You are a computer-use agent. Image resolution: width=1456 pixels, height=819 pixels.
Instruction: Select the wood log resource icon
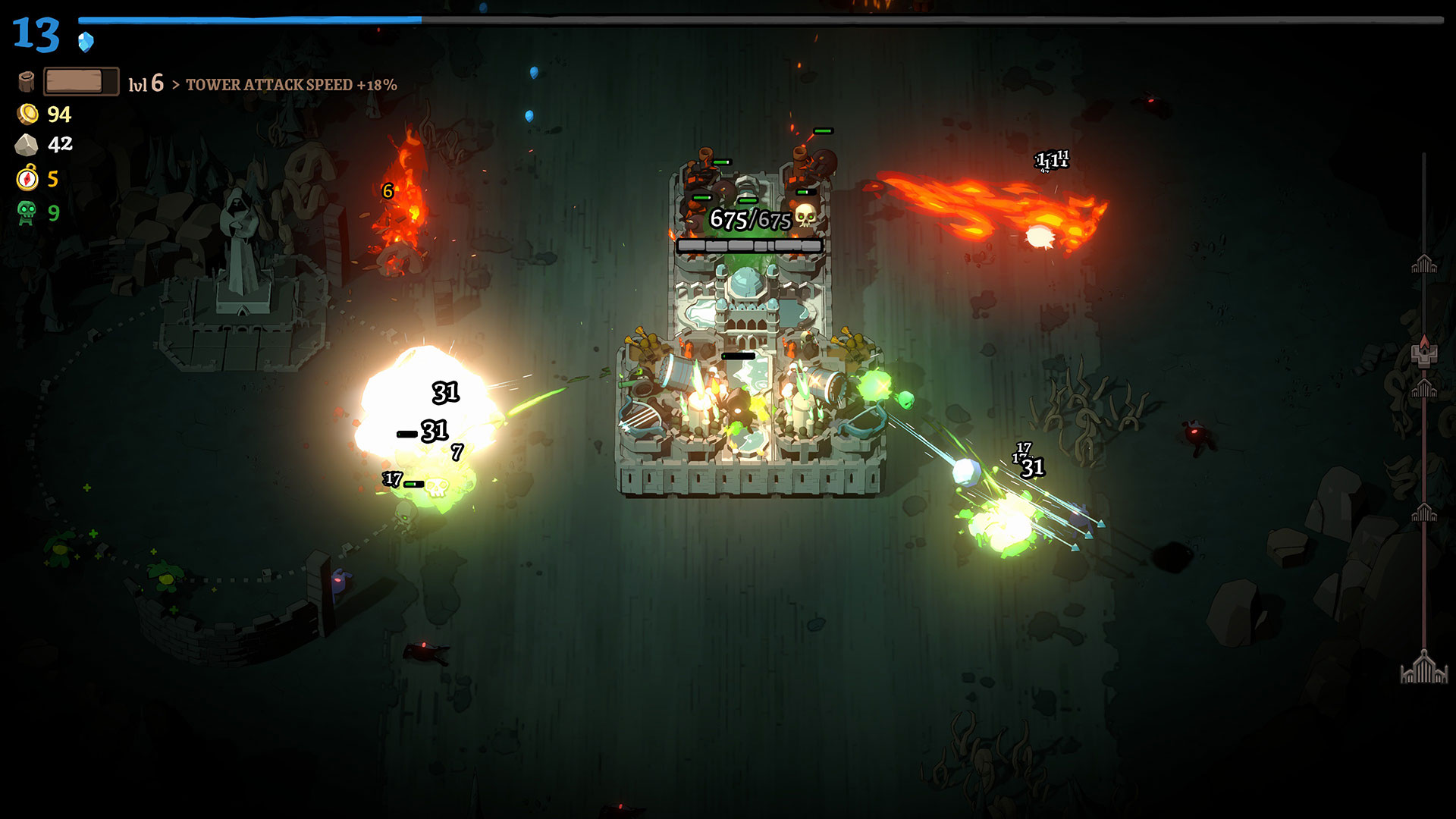(x=27, y=81)
